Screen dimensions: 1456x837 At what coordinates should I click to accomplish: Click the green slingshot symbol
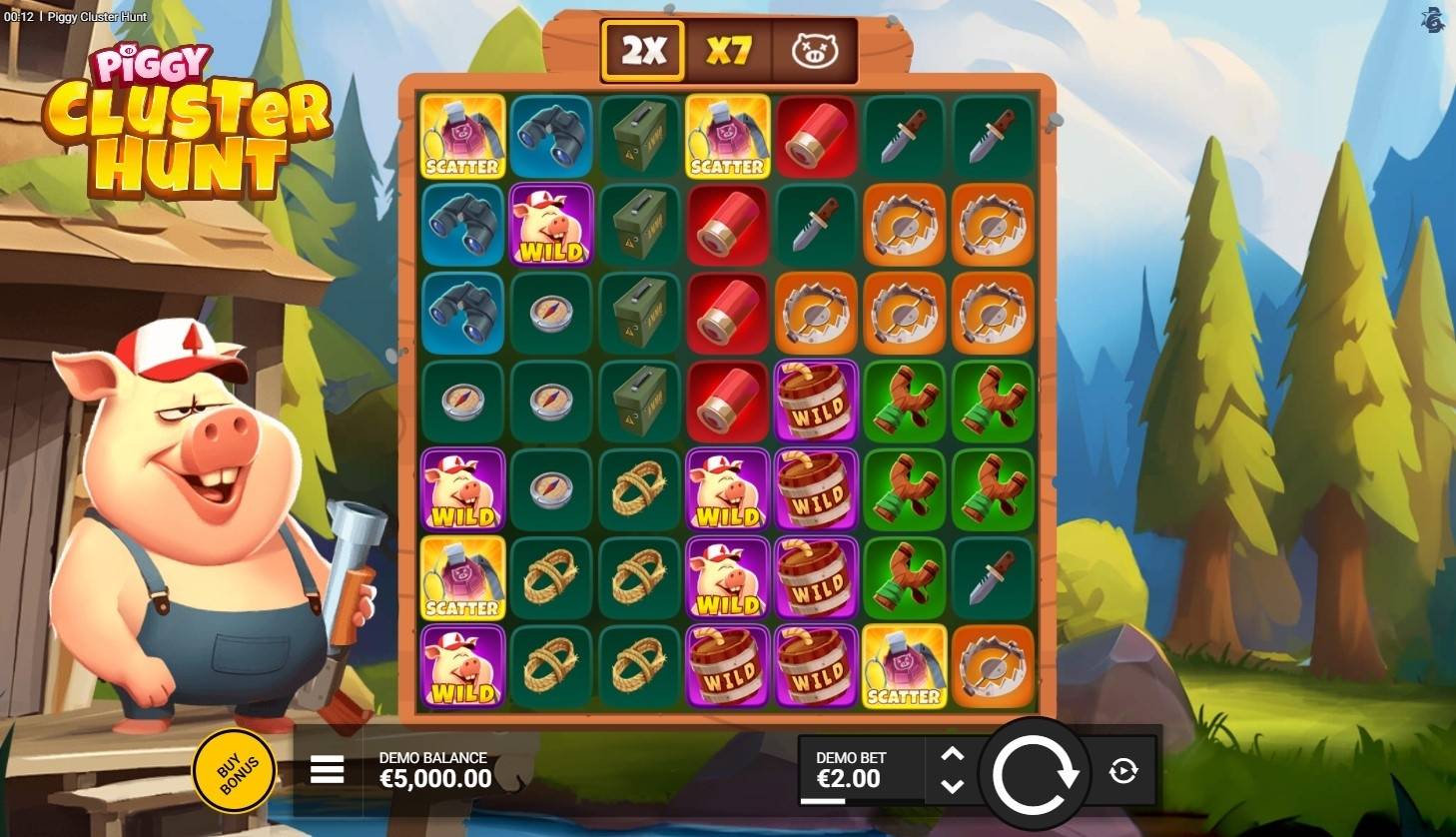point(905,401)
